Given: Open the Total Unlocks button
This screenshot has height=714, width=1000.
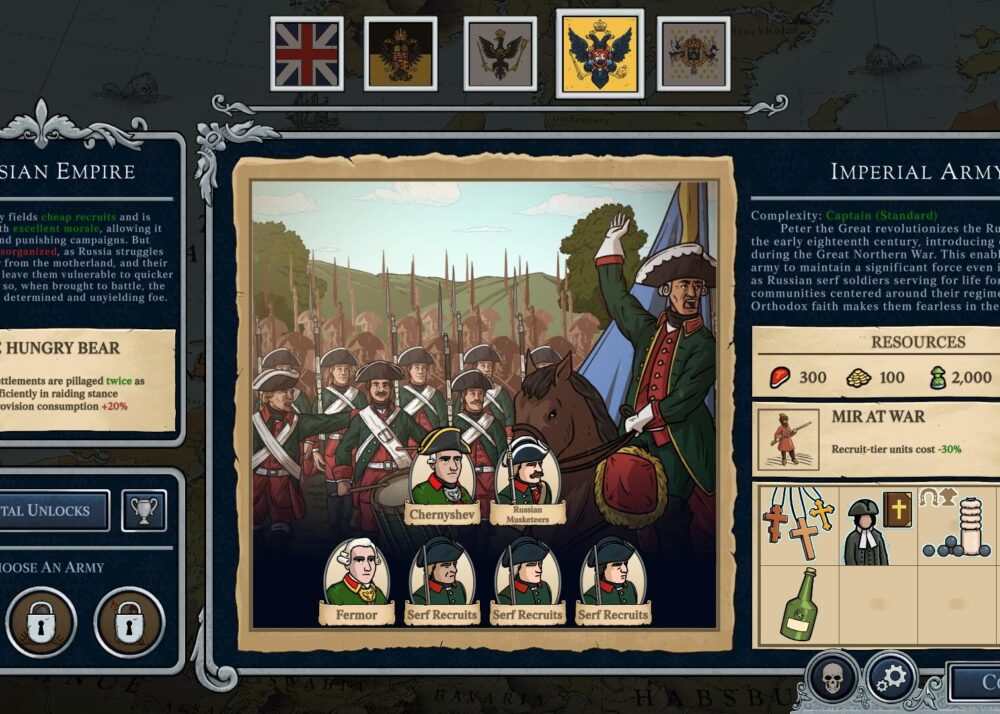Looking at the screenshot, I should 50,510.
